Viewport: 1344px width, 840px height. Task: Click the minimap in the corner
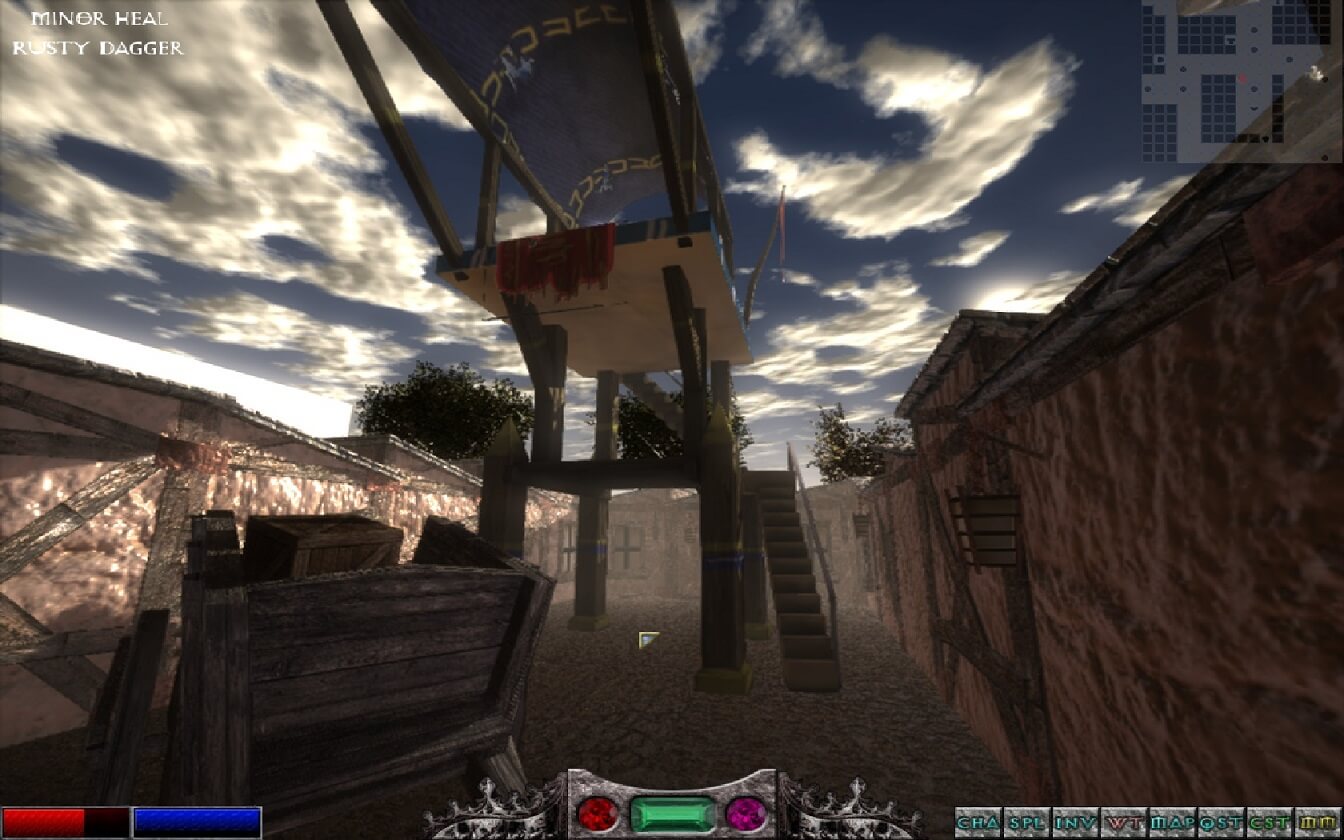point(1242,80)
